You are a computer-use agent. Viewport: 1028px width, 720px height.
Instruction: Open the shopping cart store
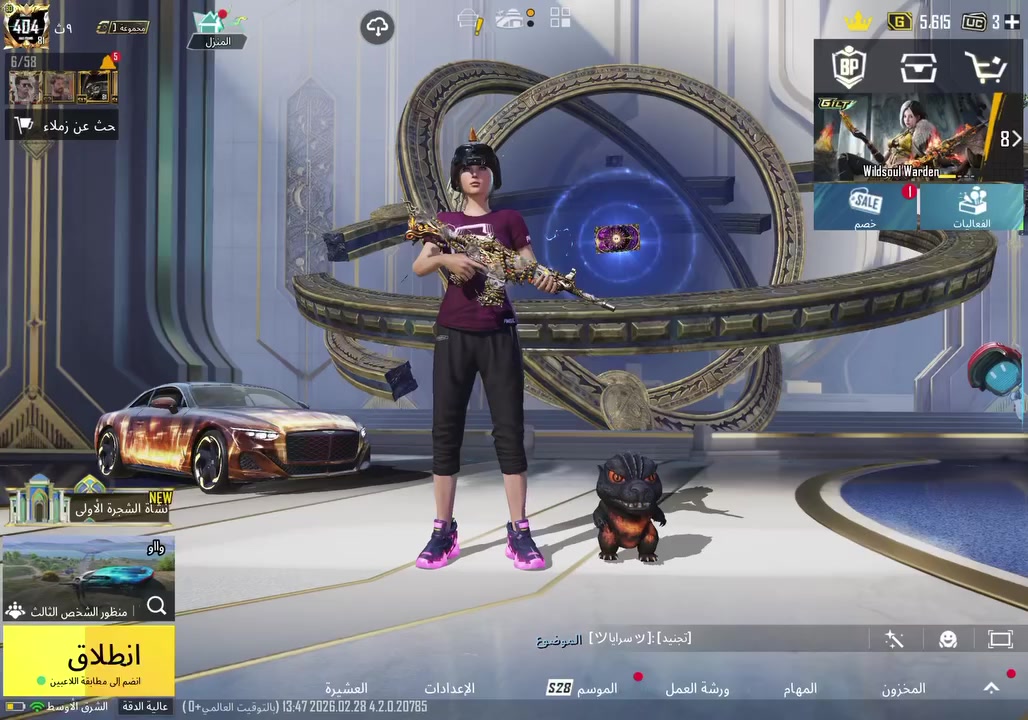click(985, 68)
